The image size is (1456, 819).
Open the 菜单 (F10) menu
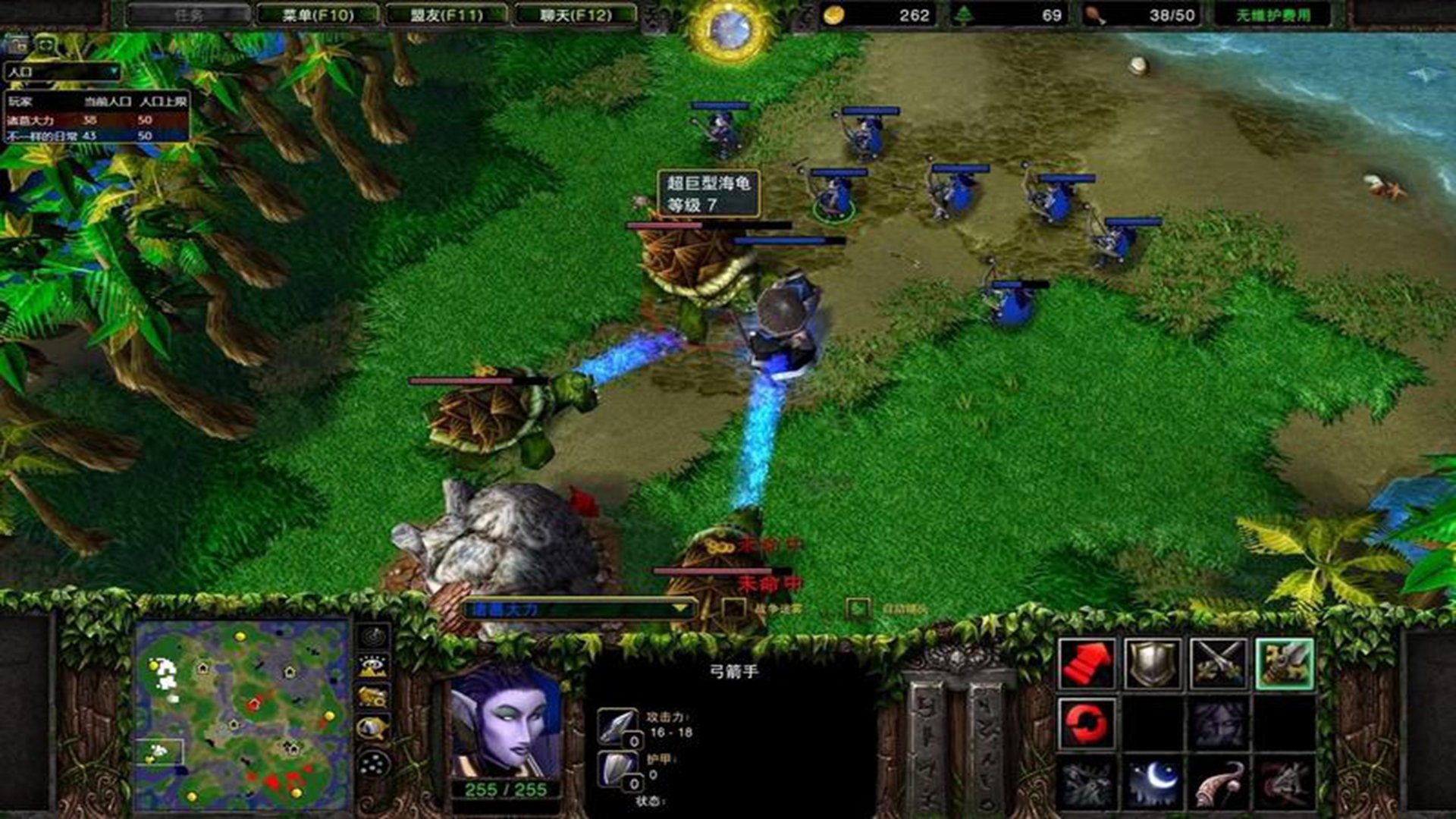(318, 14)
